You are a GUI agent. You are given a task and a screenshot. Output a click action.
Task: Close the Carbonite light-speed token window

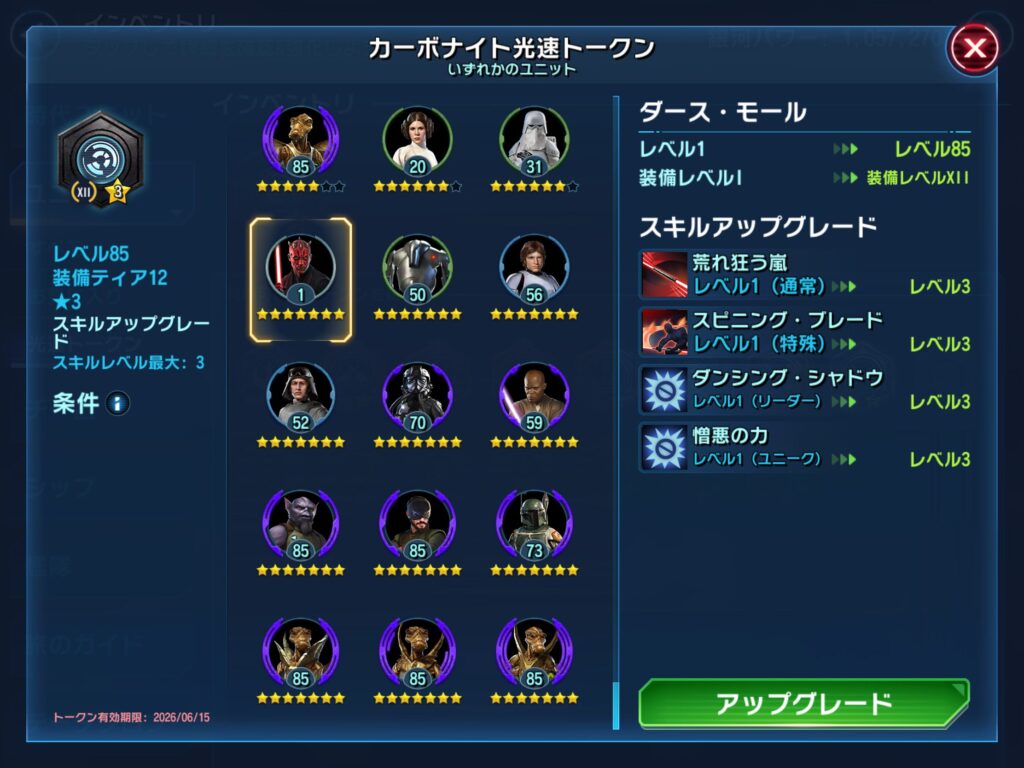pos(974,48)
